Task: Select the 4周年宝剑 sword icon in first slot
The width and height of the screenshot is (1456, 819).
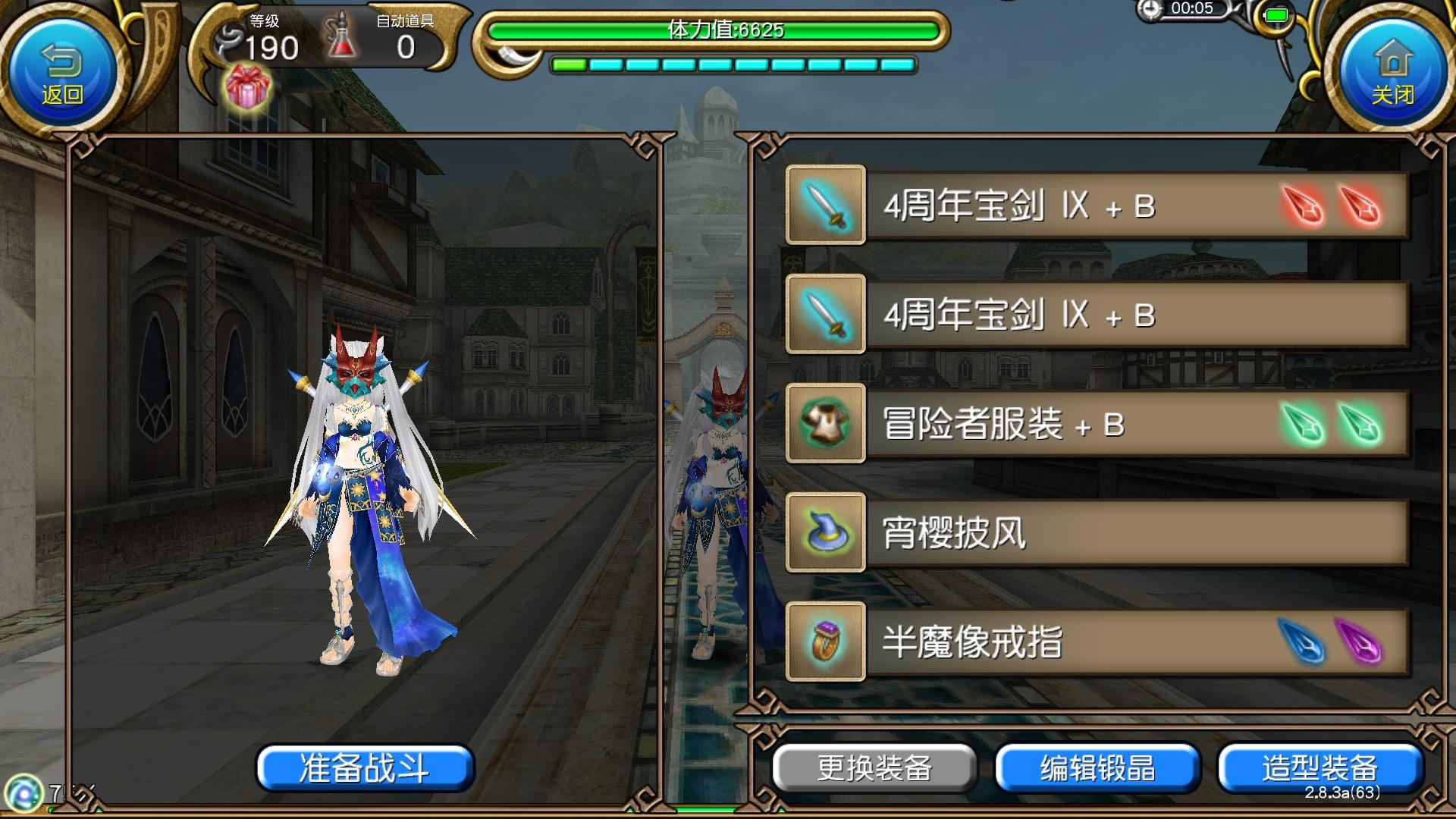Action: pos(825,204)
